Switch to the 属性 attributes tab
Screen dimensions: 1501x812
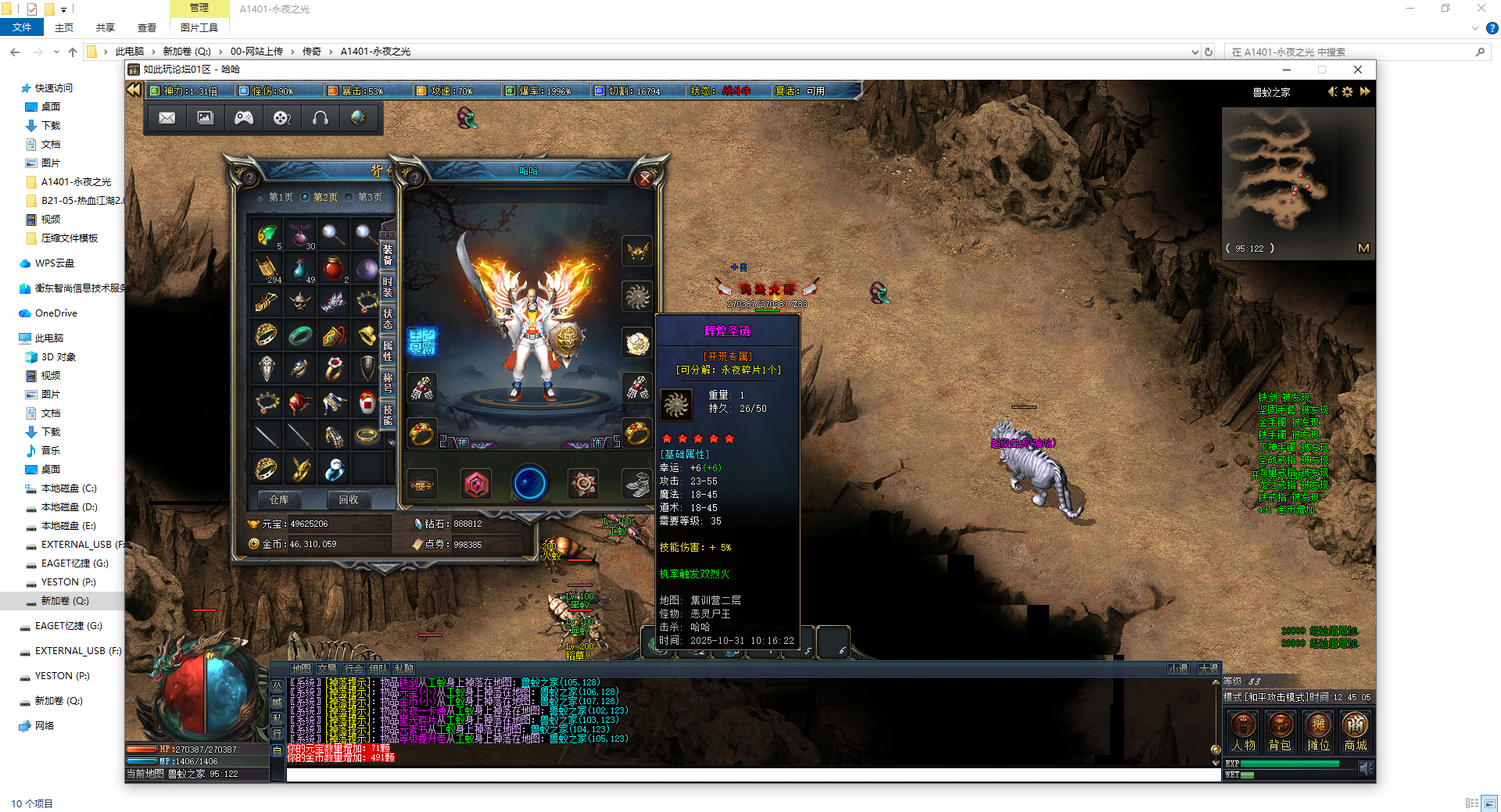tap(388, 351)
